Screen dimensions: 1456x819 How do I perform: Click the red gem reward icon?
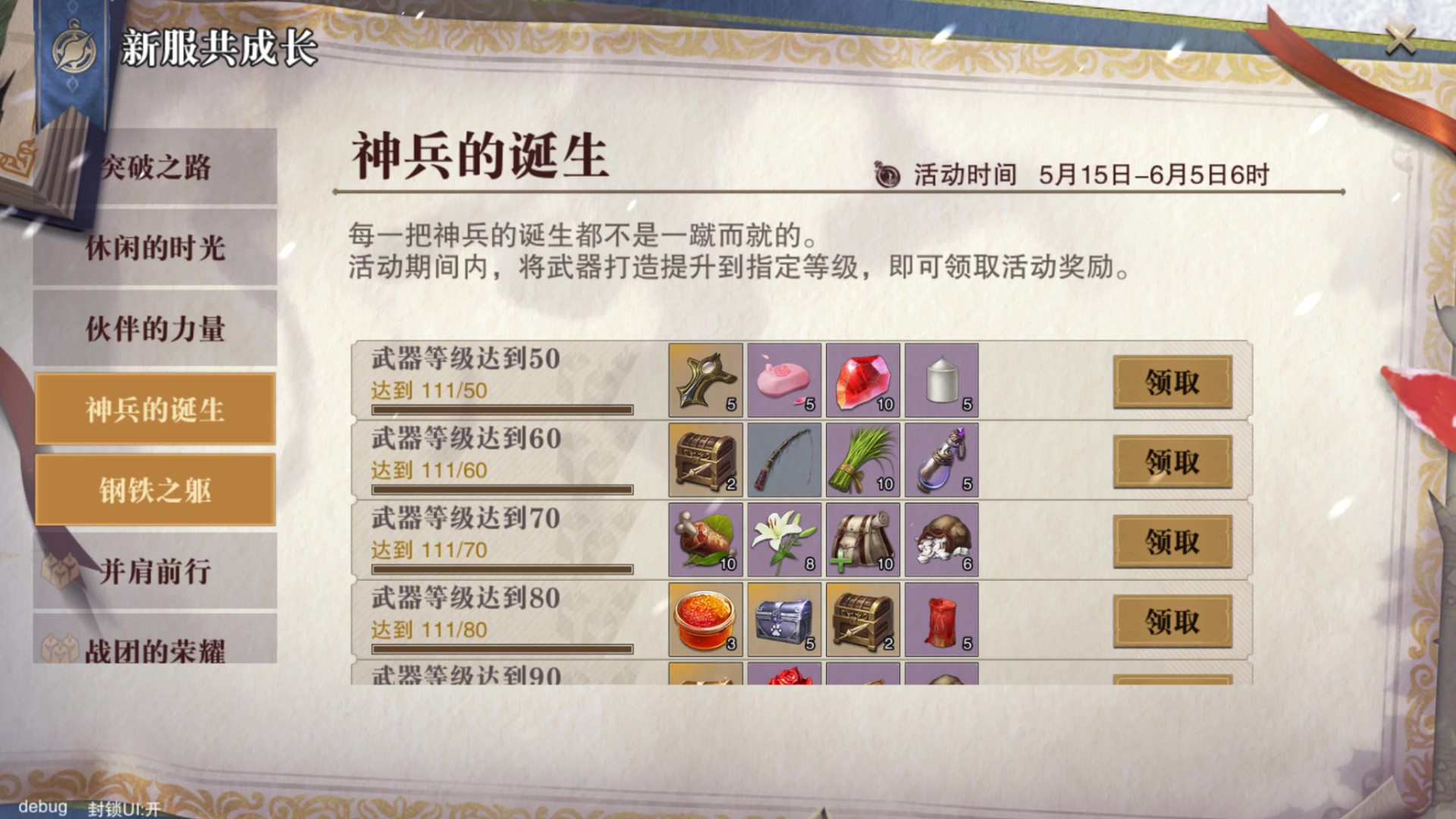[x=862, y=380]
